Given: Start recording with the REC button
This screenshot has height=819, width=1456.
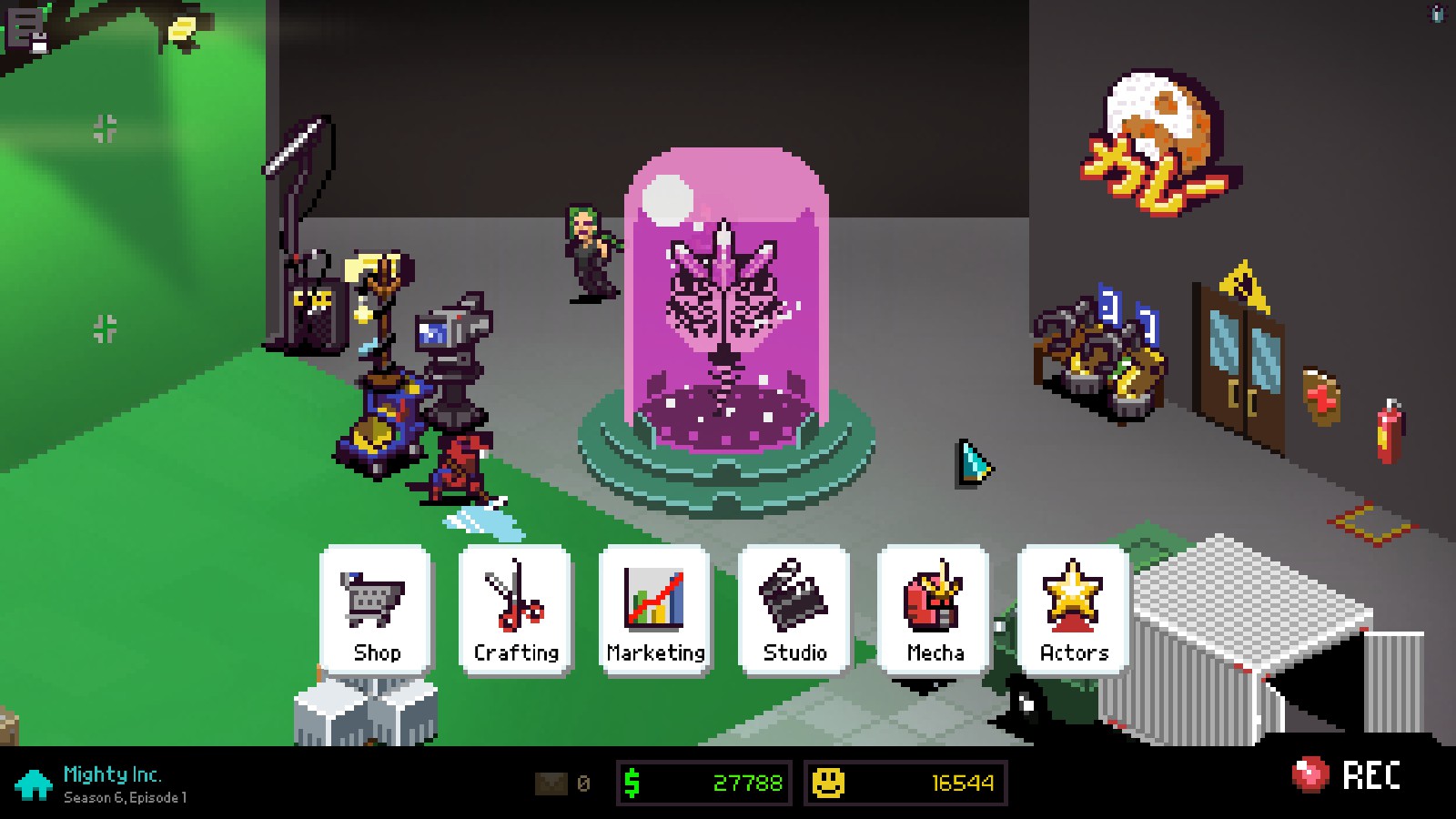Looking at the screenshot, I should 1347,776.
